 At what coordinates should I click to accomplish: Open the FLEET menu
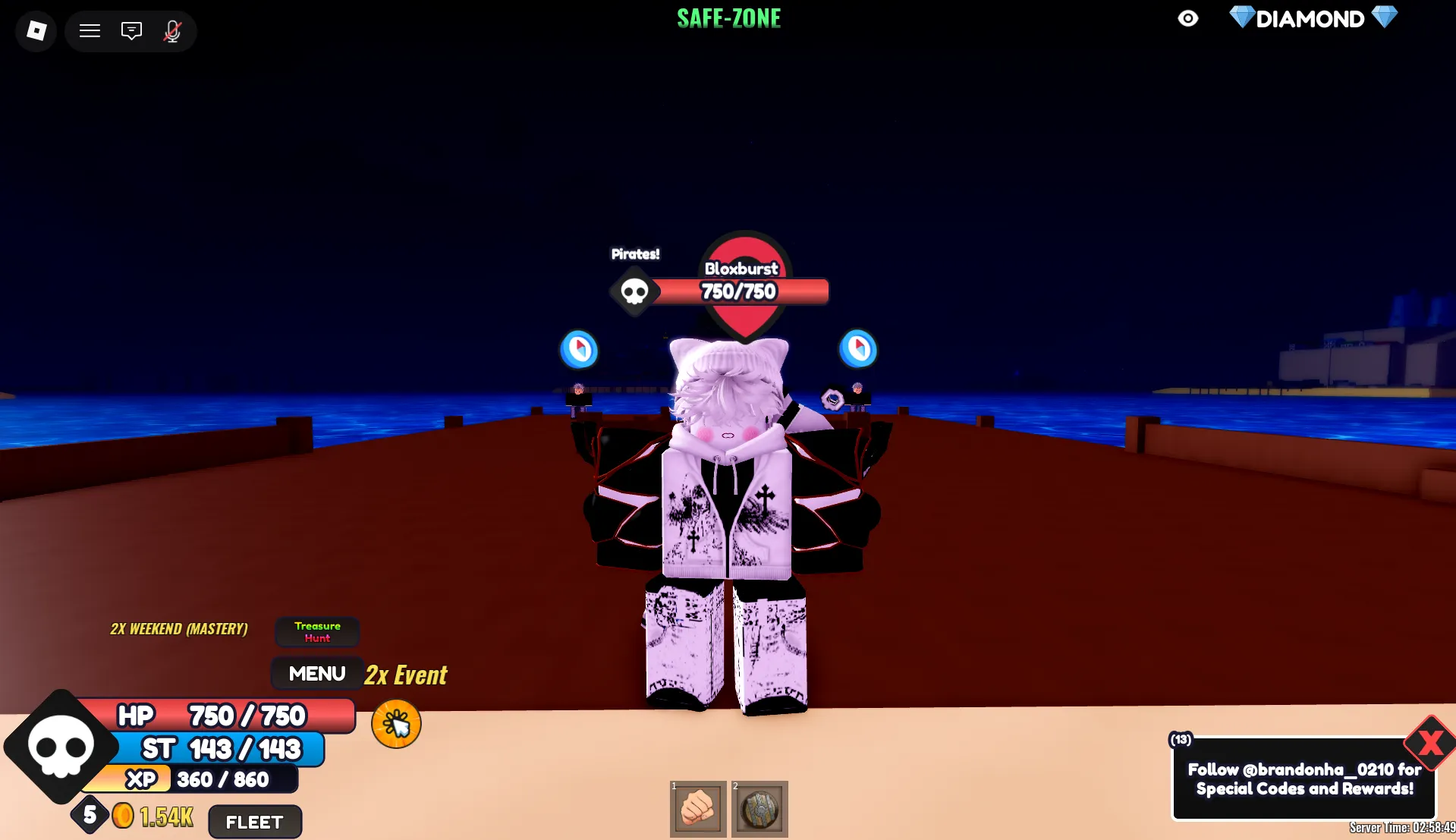[254, 821]
